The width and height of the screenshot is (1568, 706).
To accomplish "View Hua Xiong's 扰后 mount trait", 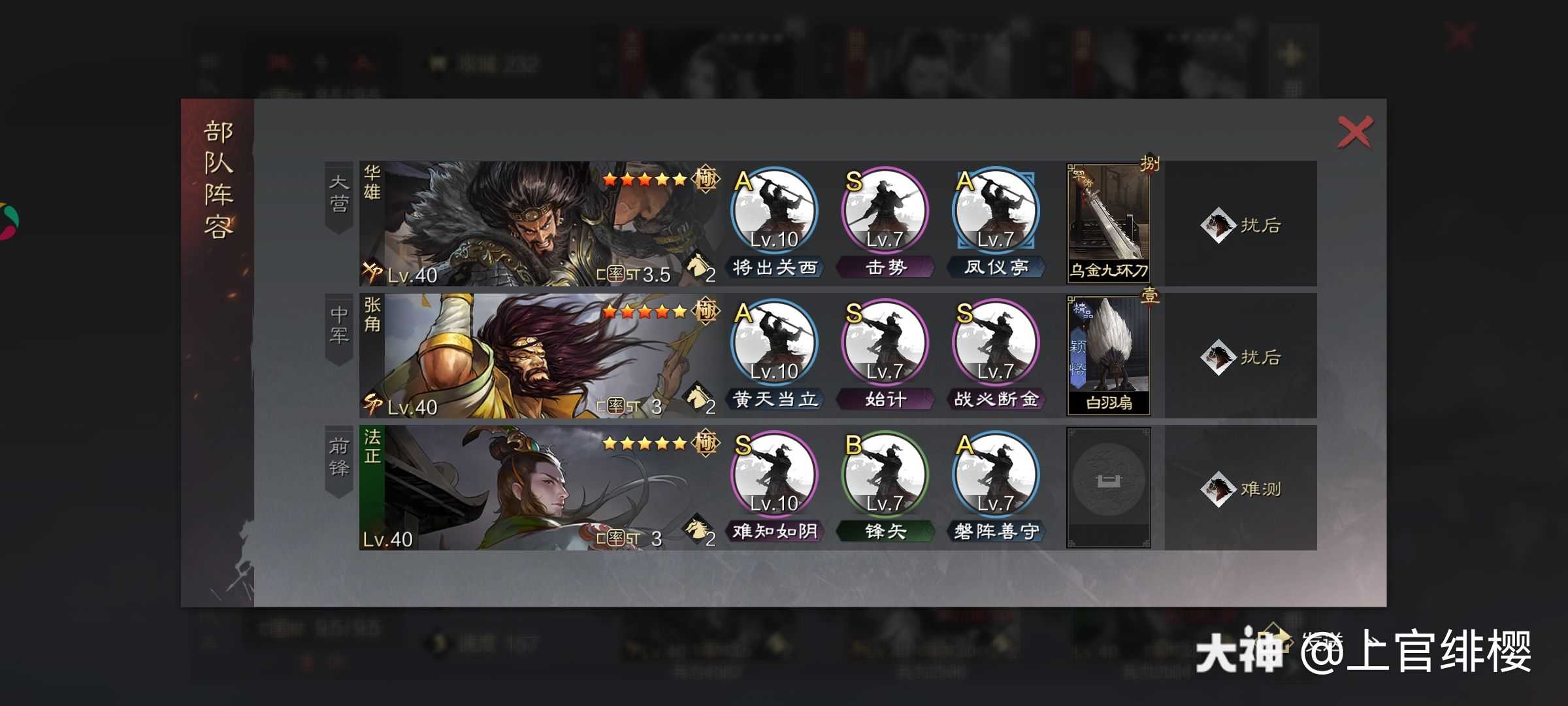I will pos(1241,225).
